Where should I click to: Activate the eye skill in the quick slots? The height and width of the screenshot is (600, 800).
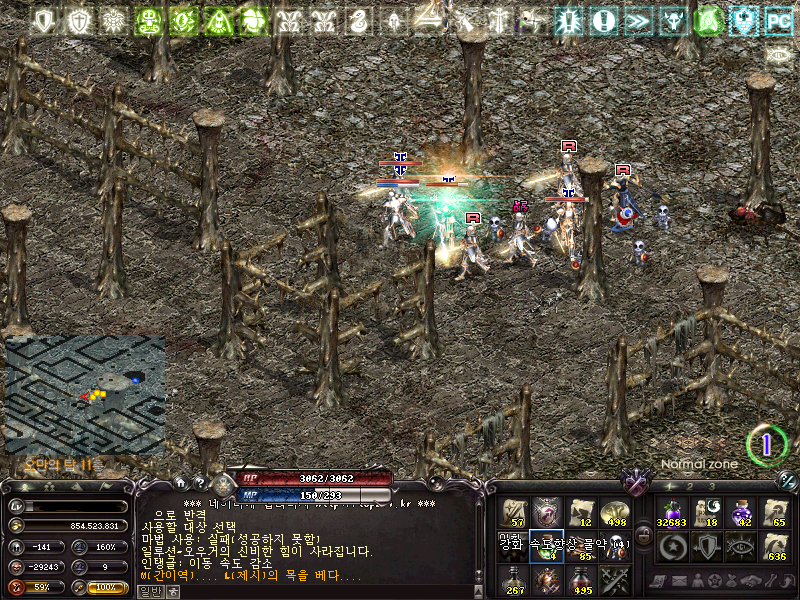pyautogui.click(x=741, y=546)
